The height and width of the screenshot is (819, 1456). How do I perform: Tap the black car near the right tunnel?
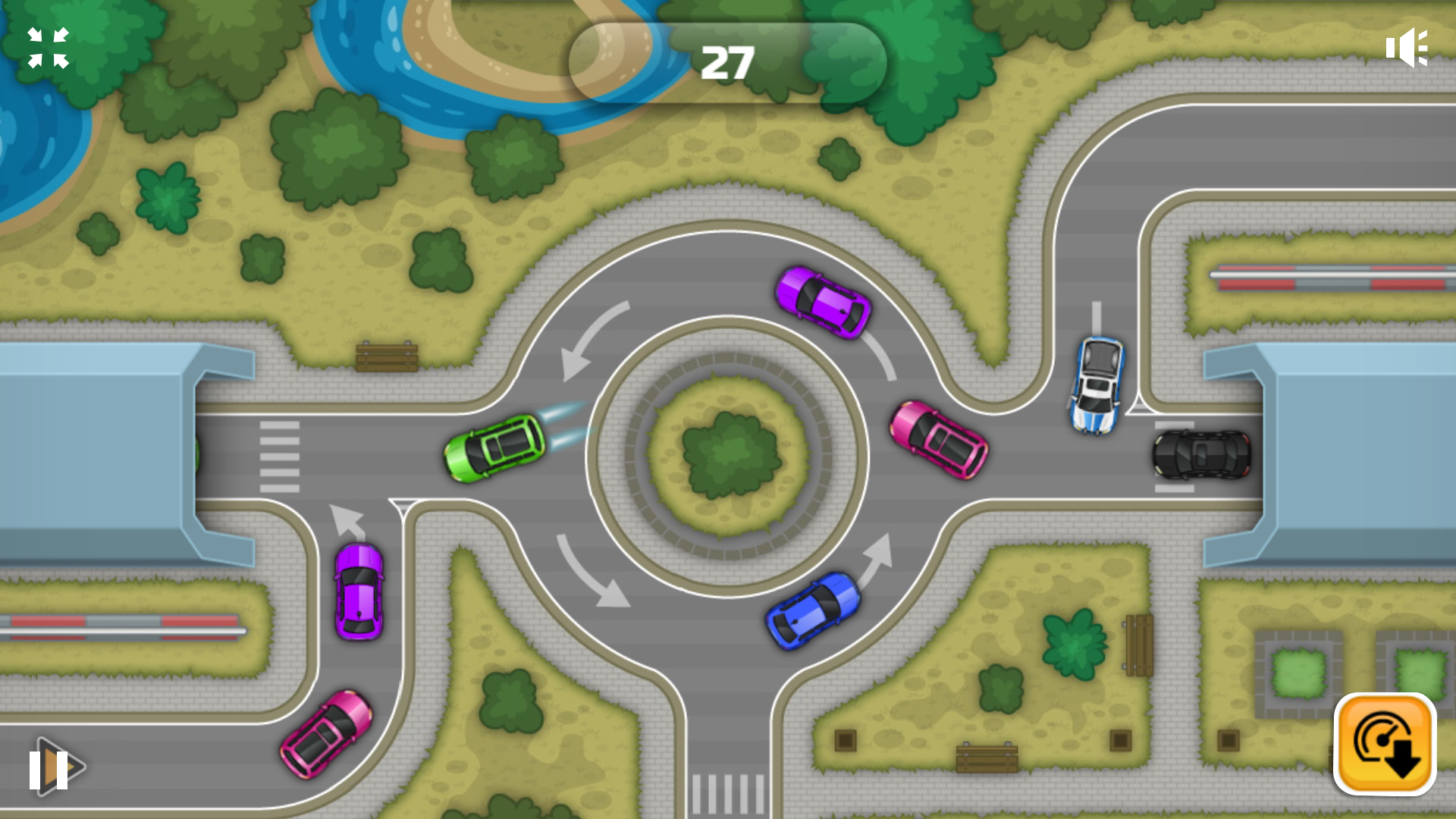click(1200, 455)
